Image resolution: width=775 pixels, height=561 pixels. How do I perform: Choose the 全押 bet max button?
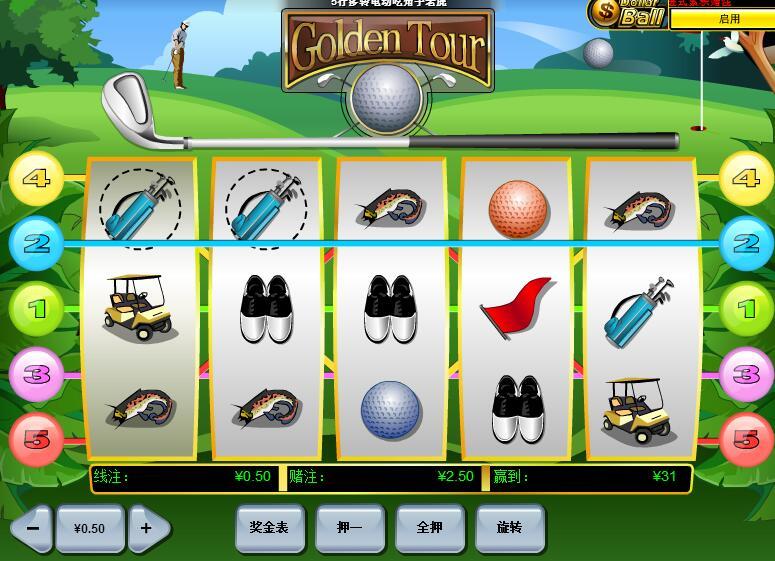coord(429,527)
